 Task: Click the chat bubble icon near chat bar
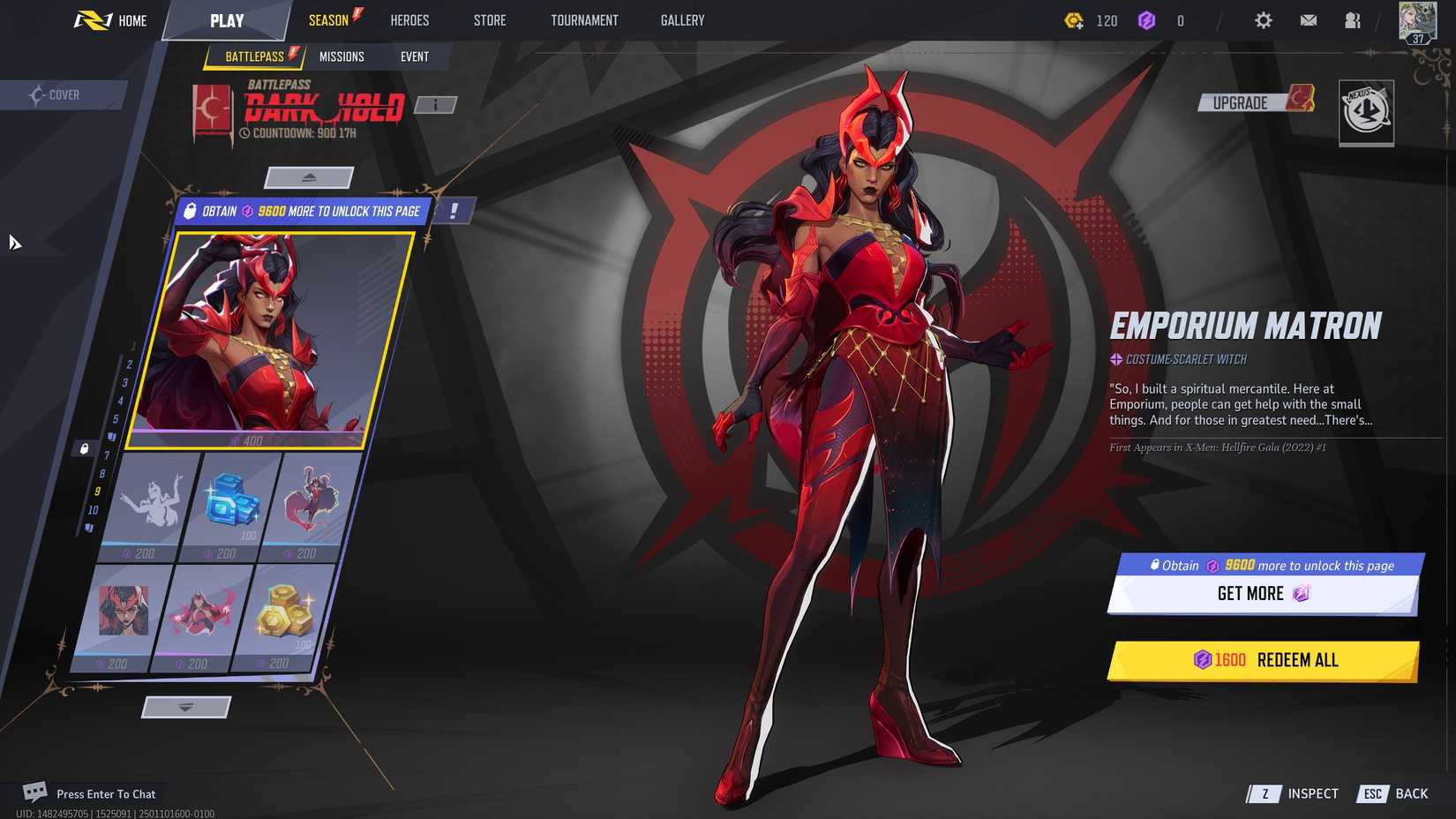pos(34,791)
